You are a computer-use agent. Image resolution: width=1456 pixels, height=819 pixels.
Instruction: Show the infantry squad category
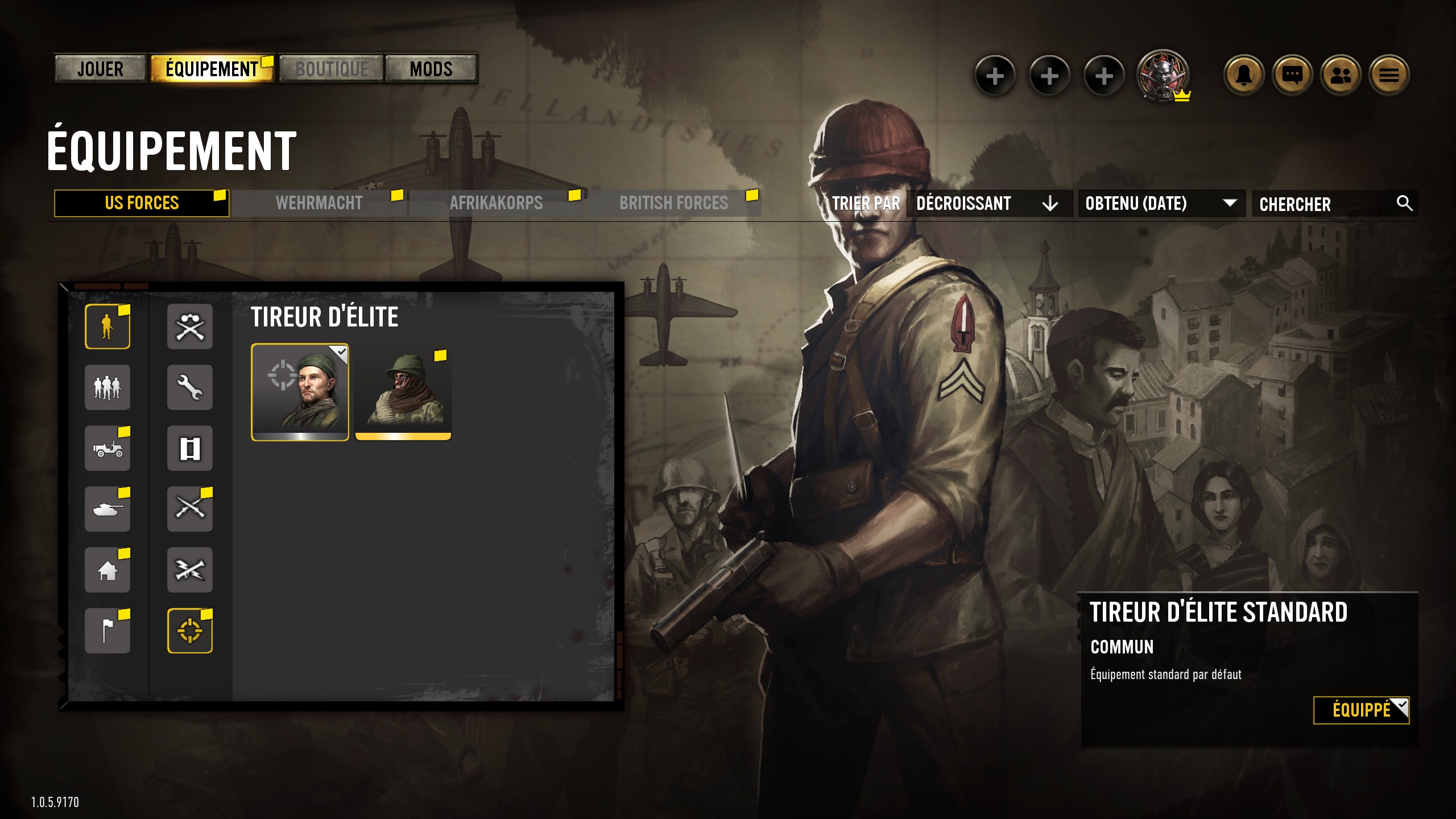(107, 387)
